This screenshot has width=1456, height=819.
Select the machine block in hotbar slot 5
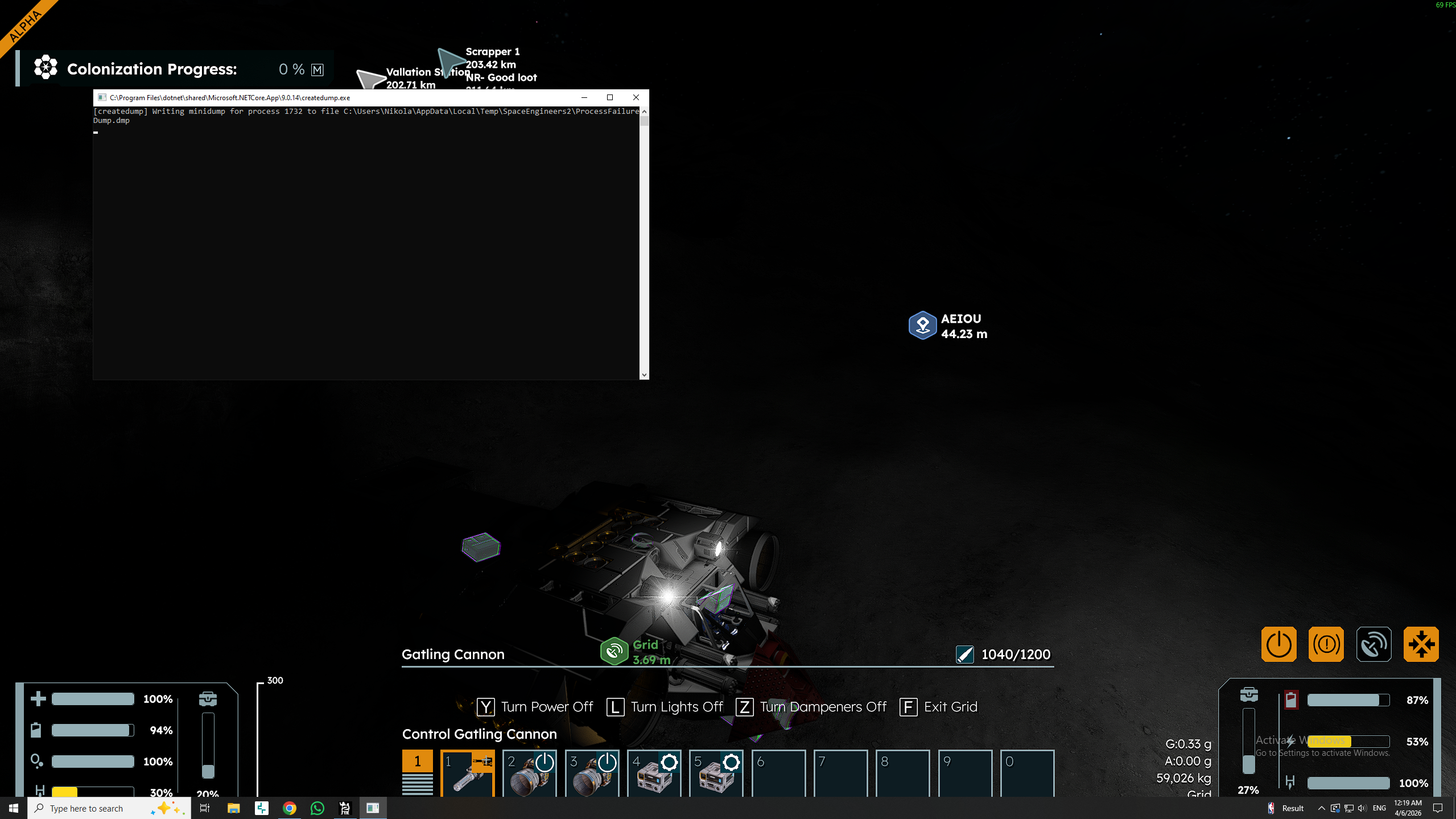point(716,773)
